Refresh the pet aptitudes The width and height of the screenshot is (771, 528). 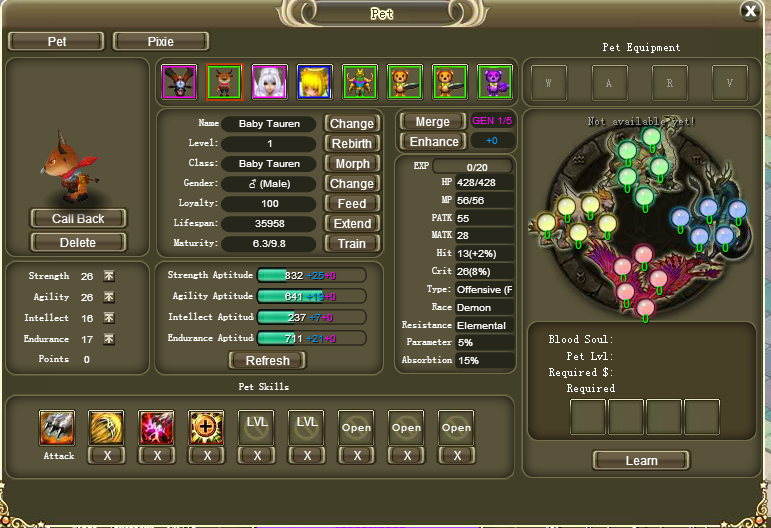click(267, 360)
